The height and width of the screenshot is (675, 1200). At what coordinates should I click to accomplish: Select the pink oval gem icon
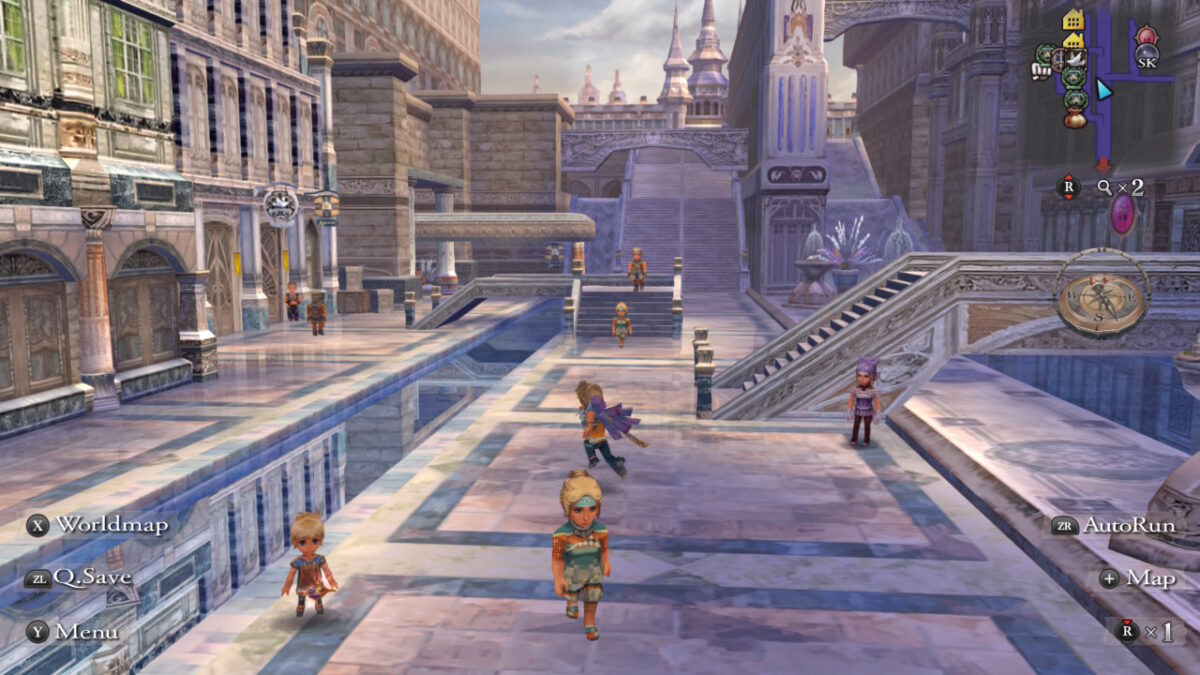point(1124,214)
